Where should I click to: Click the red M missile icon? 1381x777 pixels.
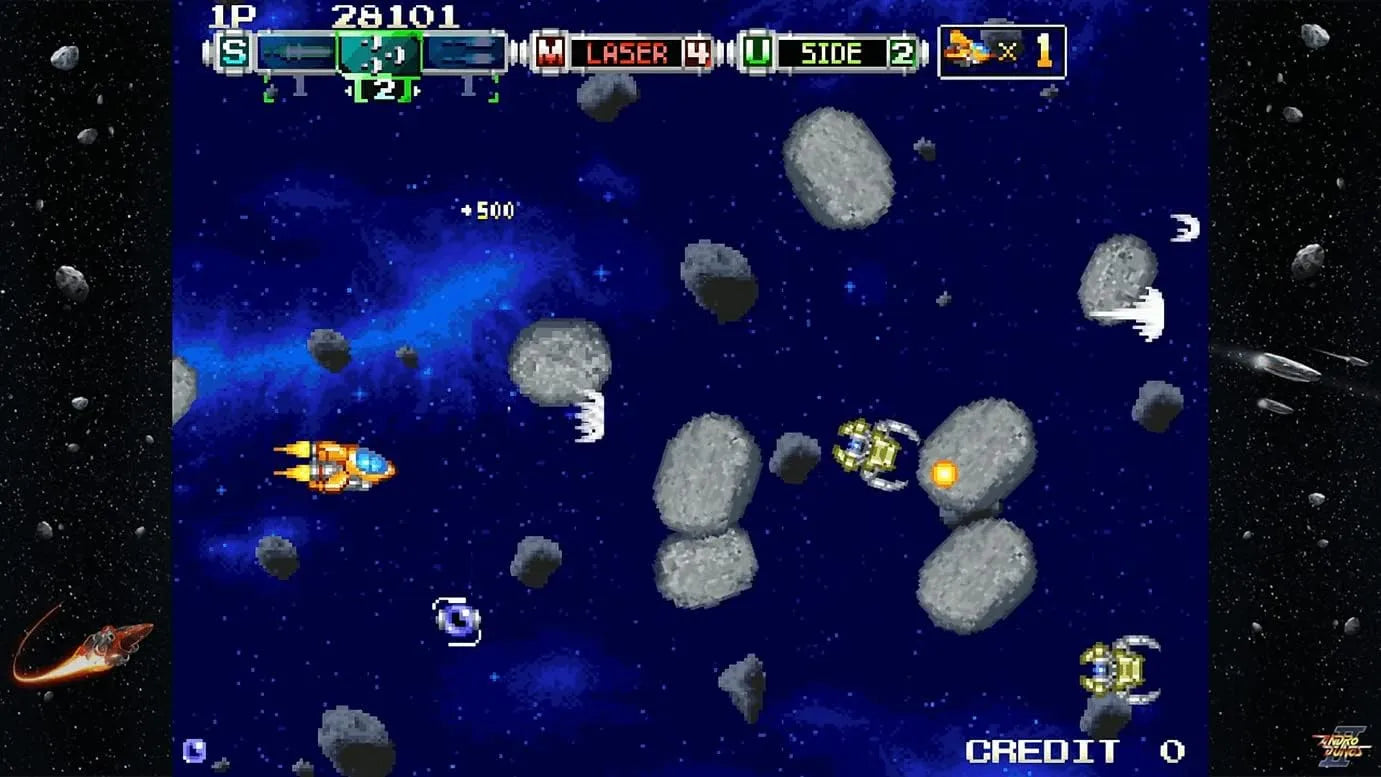pos(549,52)
